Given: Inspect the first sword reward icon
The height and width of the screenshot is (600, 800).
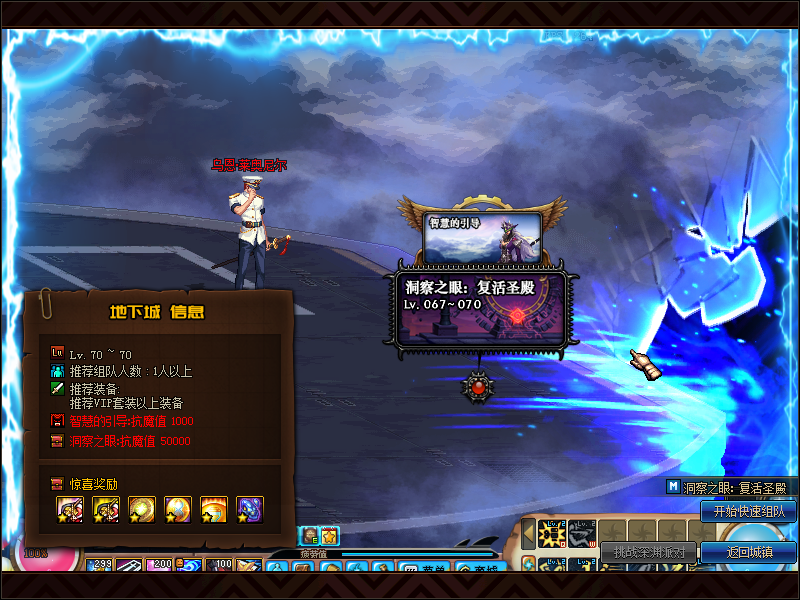Looking at the screenshot, I should (69, 509).
